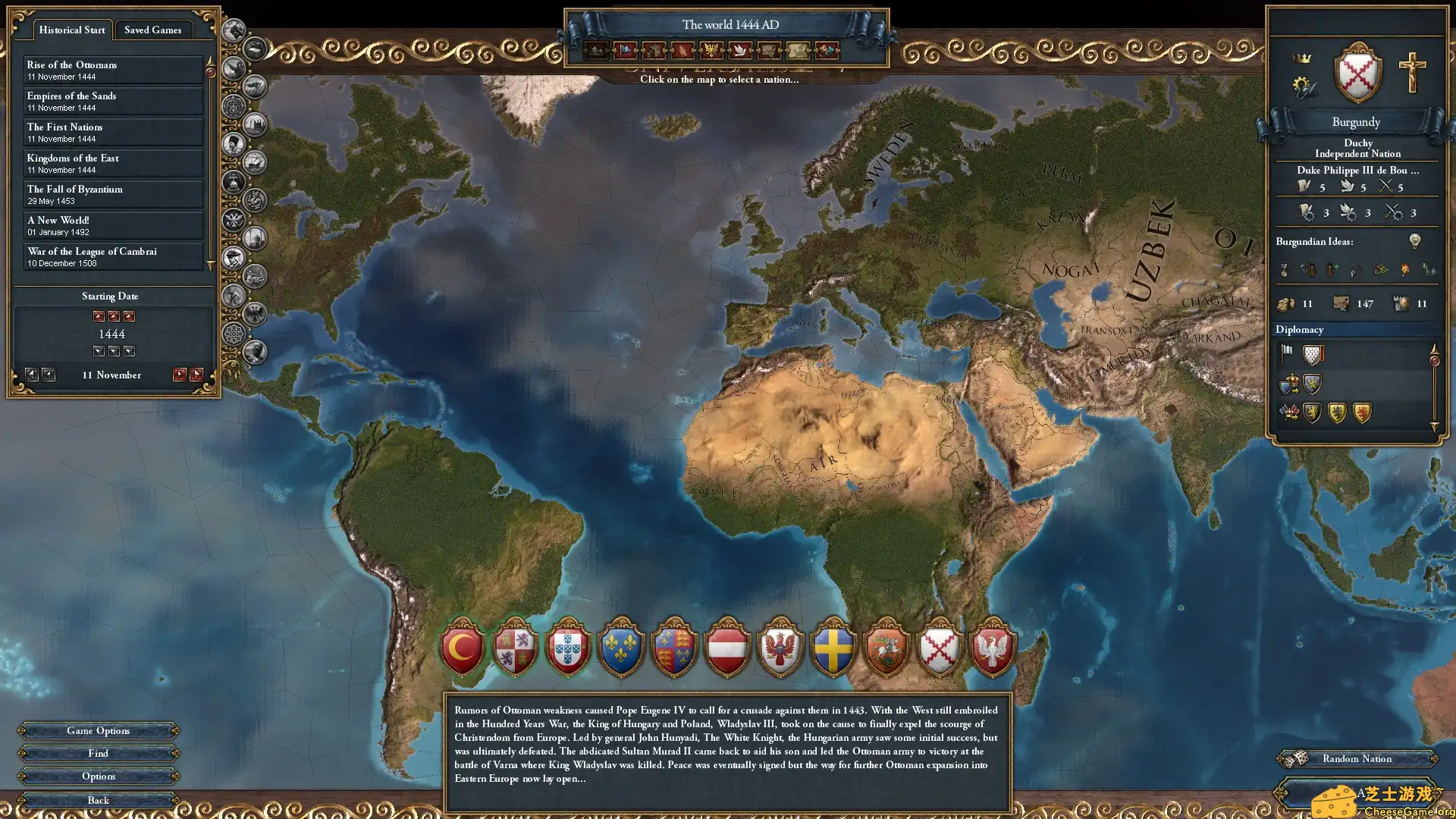Click the crucifix religion icon in the Burgundy panel

click(1412, 71)
